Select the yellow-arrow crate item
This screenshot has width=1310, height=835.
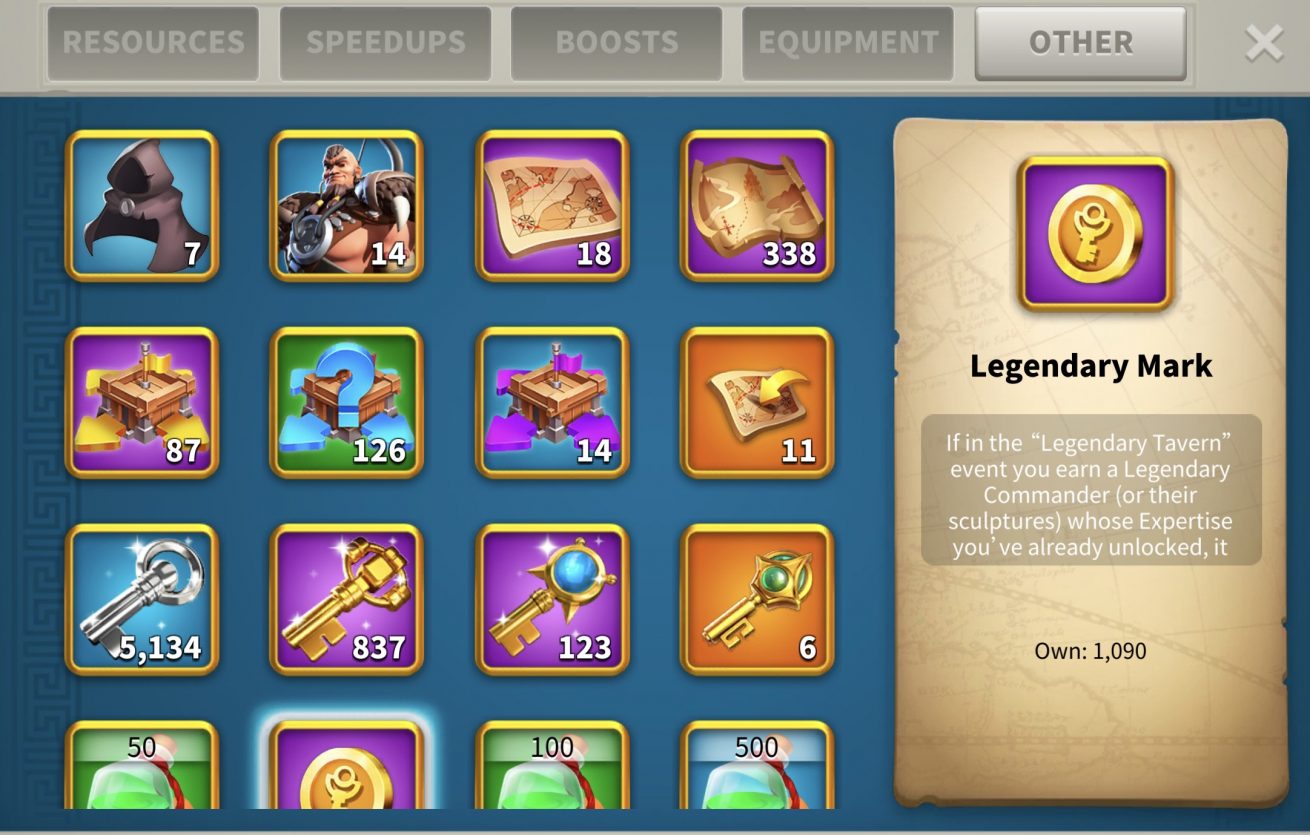pos(142,402)
